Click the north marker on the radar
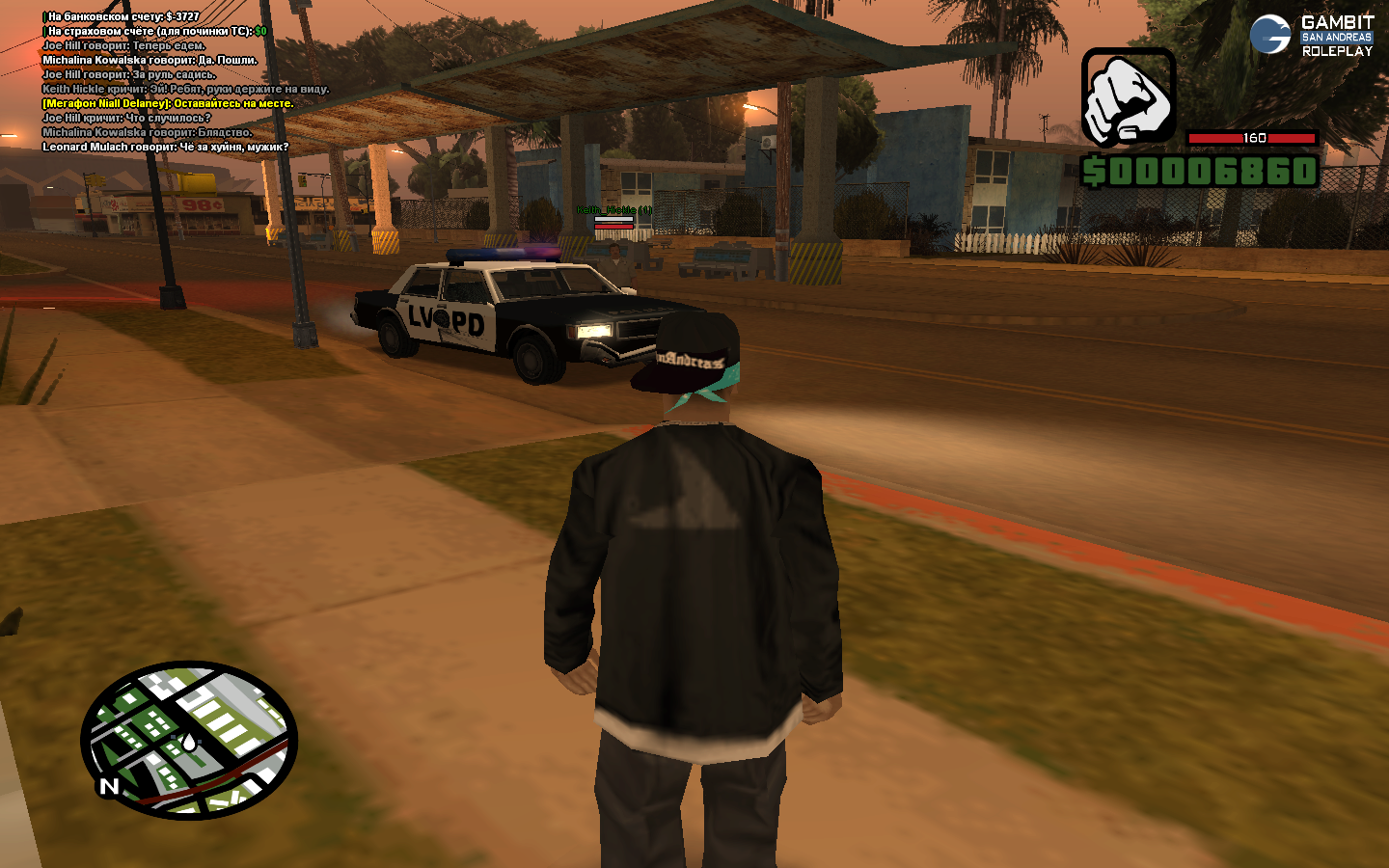Screen dimensions: 1389x868 coord(109,786)
